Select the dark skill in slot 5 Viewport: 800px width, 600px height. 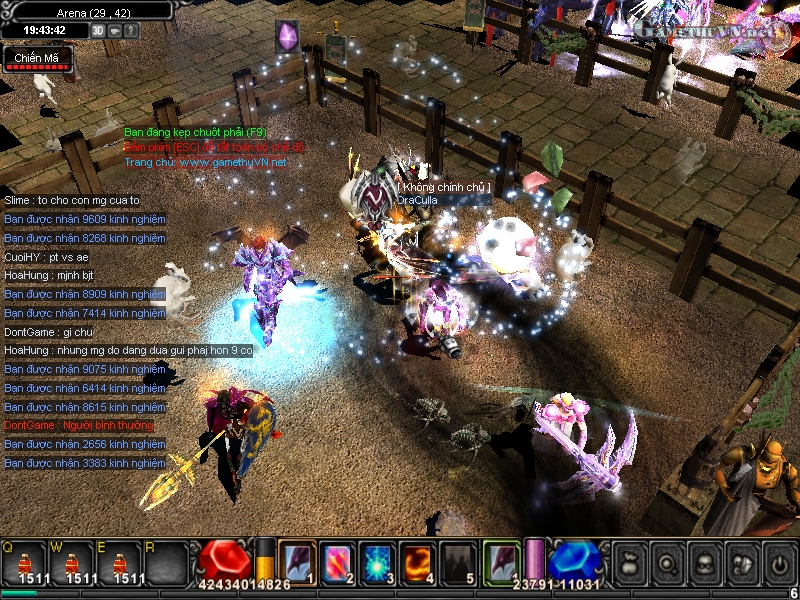(x=458, y=563)
